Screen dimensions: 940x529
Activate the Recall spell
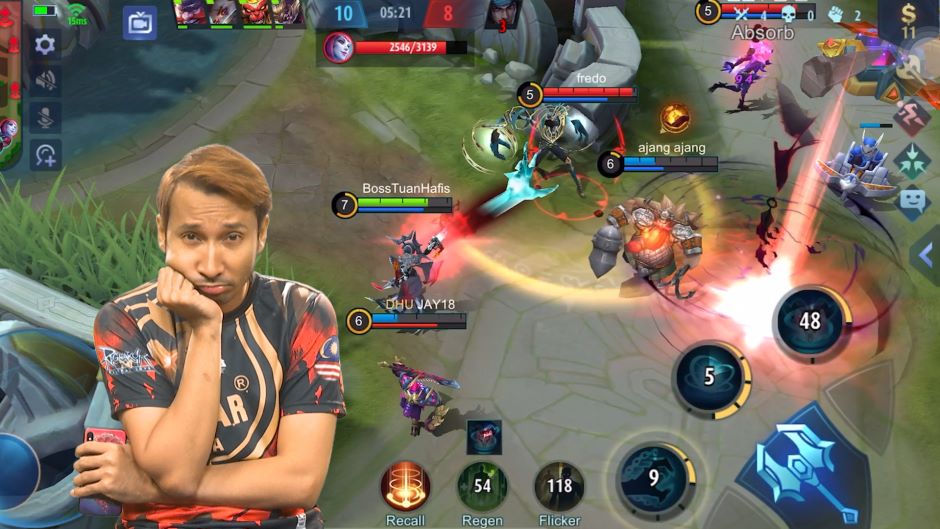(405, 486)
